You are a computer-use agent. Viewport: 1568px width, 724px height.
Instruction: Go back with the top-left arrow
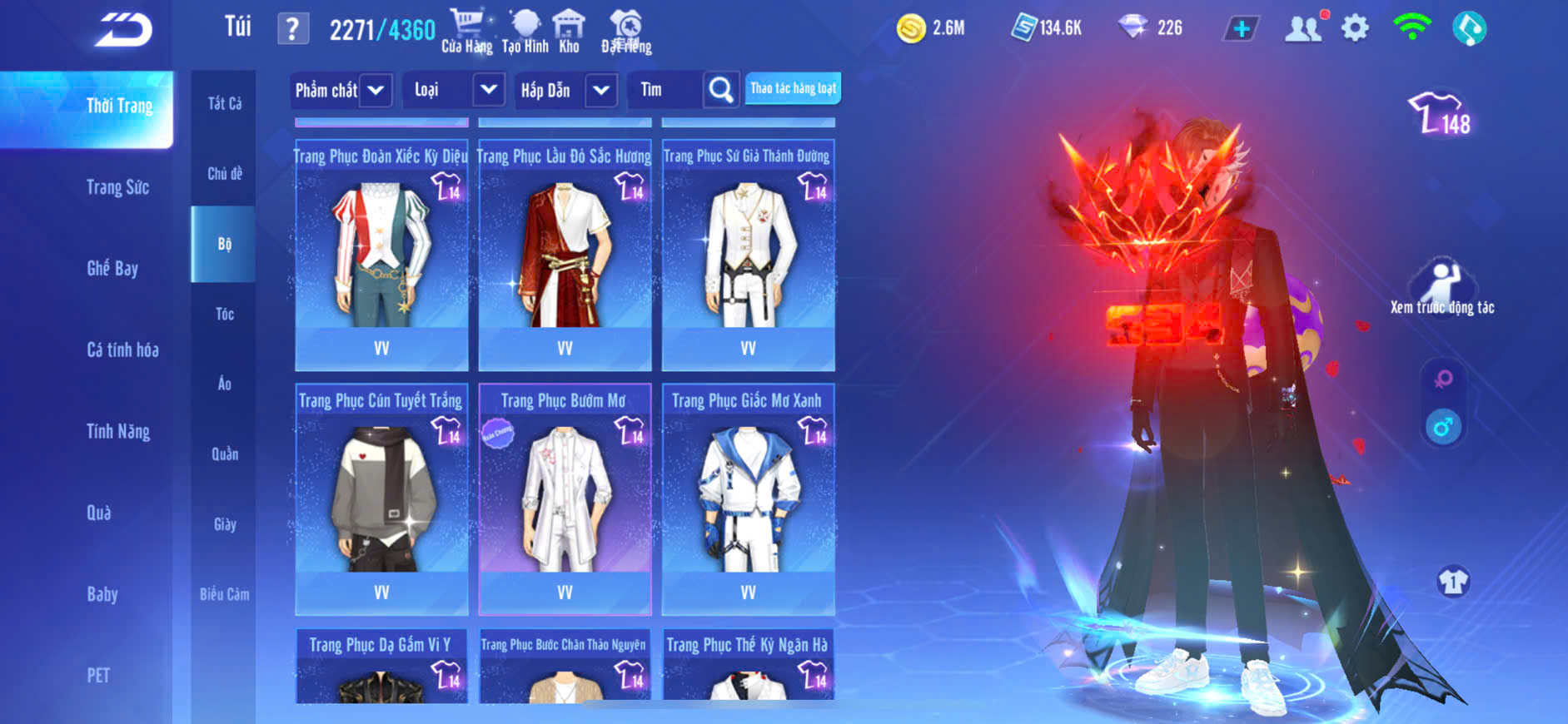point(123,30)
